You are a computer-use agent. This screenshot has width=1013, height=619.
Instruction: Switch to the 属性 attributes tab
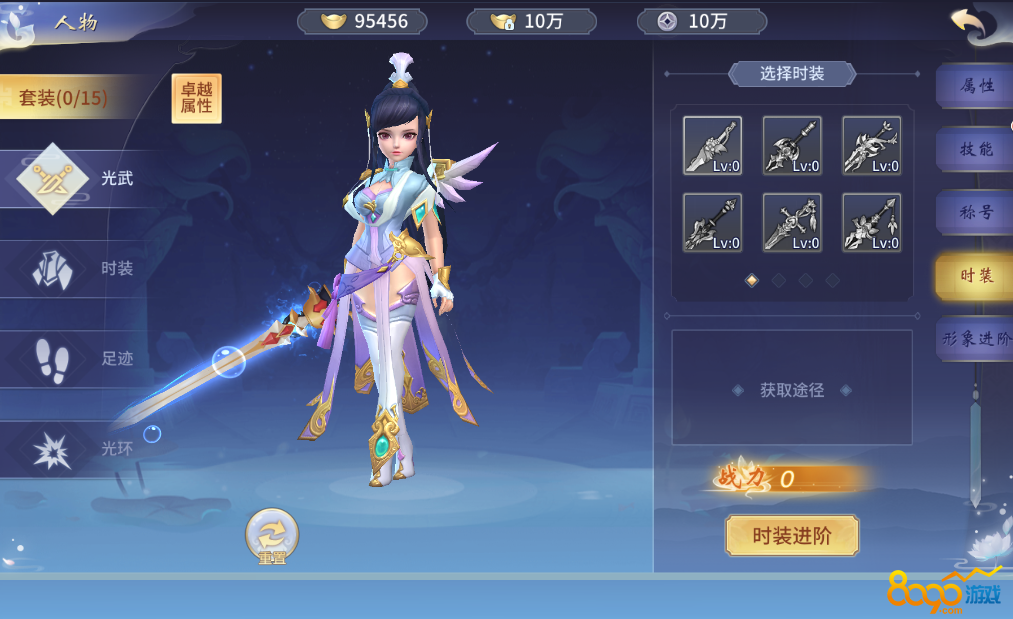click(x=975, y=86)
